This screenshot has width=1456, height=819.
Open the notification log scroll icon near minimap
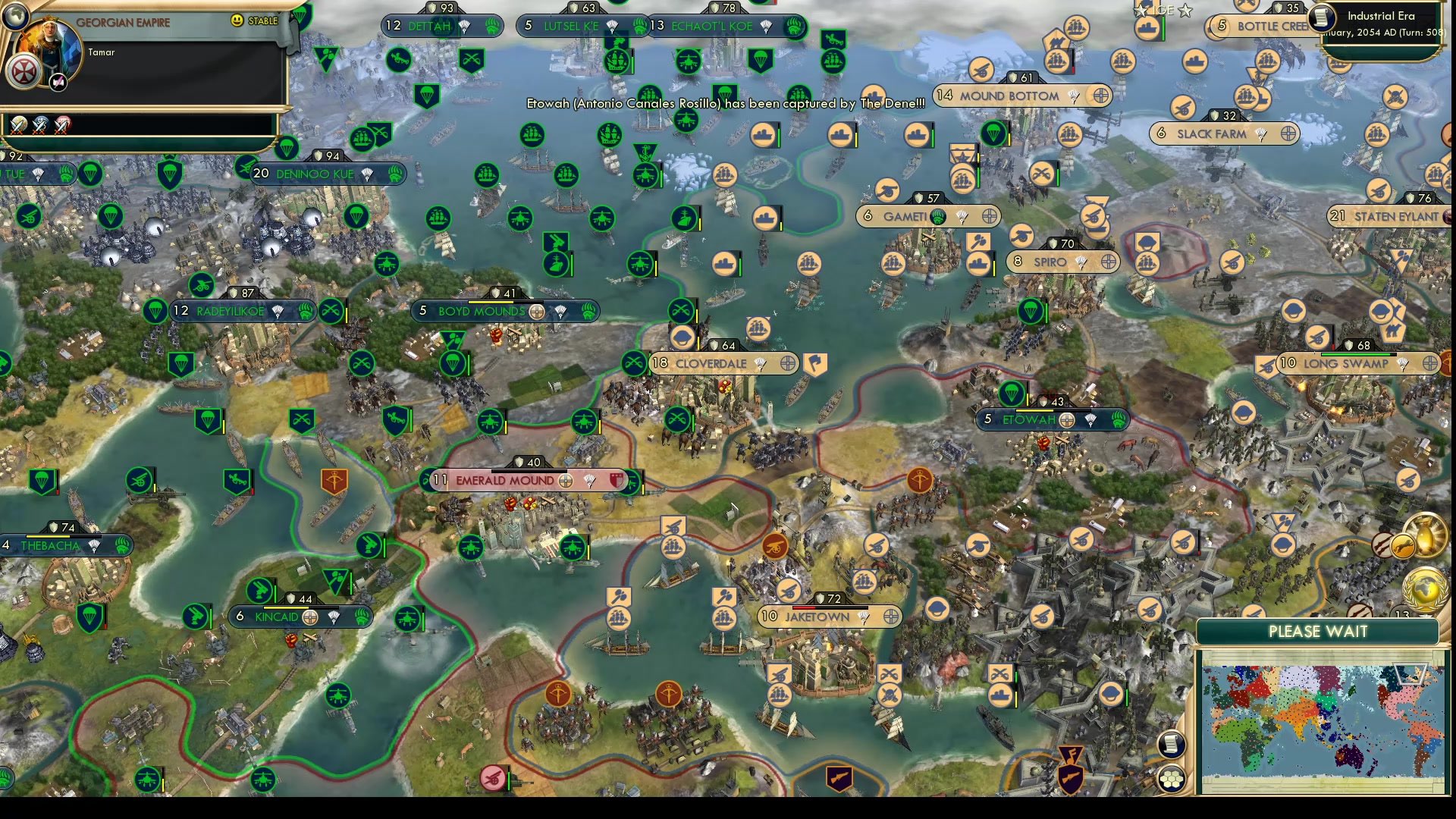(1172, 745)
